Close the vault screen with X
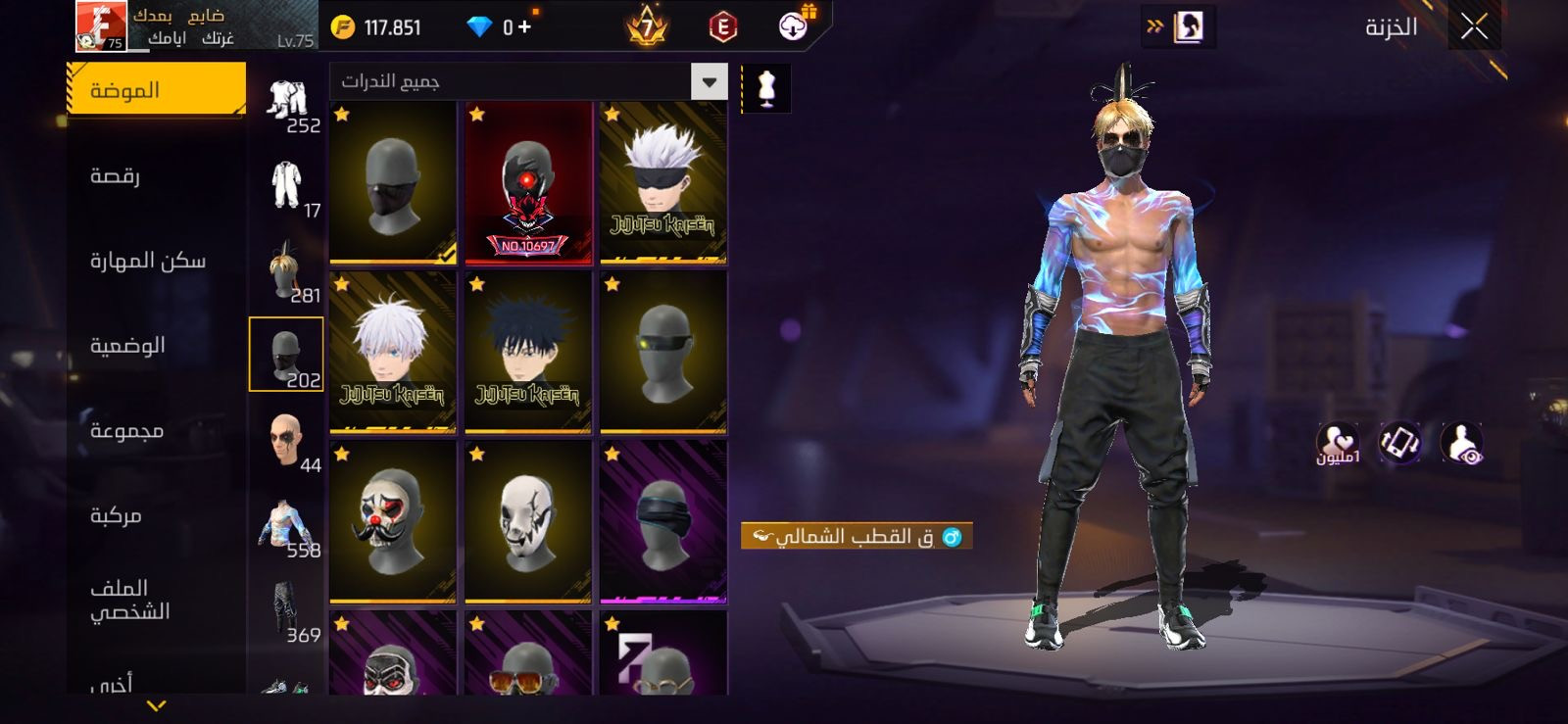The height and width of the screenshot is (724, 1568). coord(1474,27)
